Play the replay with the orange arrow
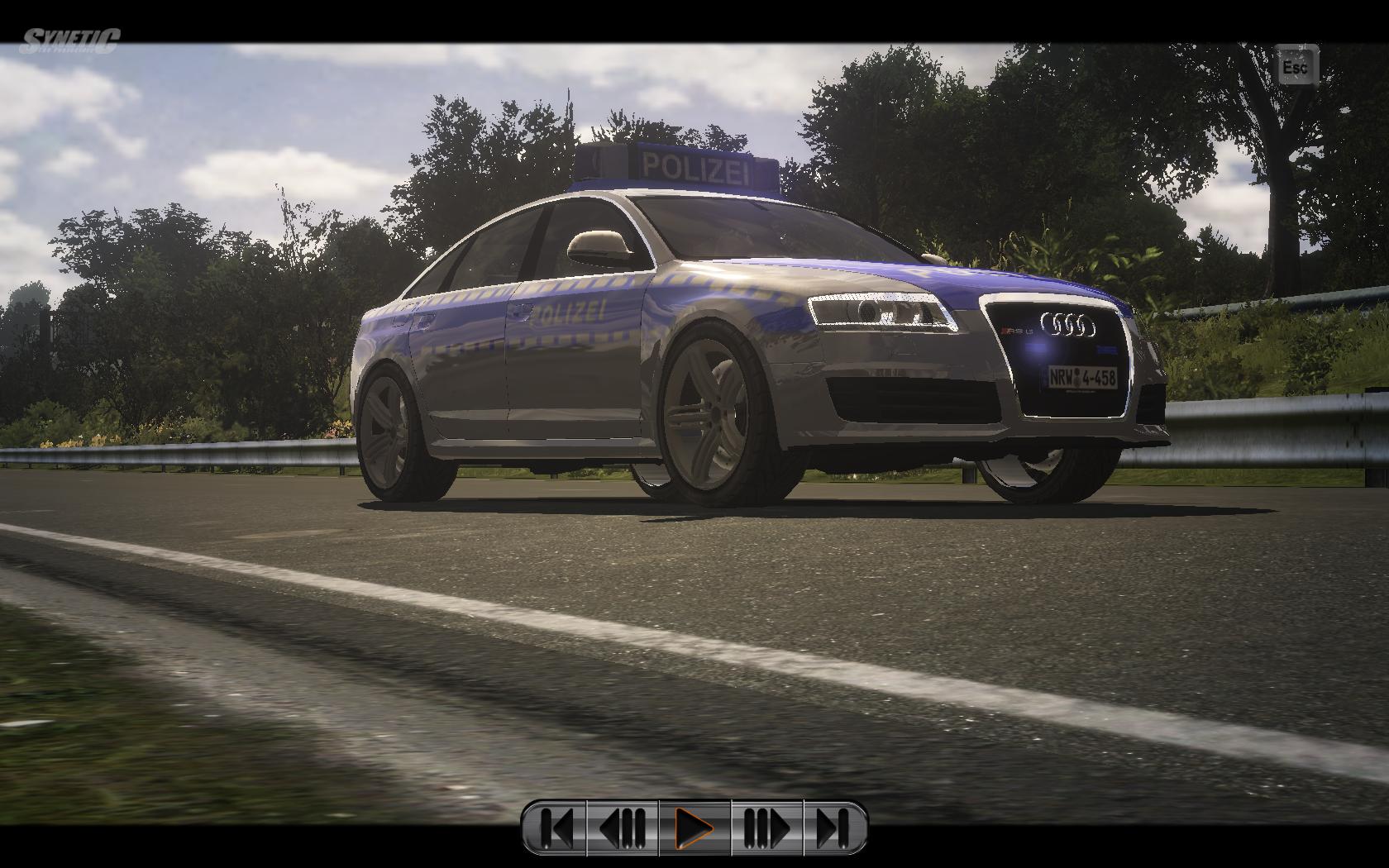Viewport: 1389px width, 868px height. [694, 827]
